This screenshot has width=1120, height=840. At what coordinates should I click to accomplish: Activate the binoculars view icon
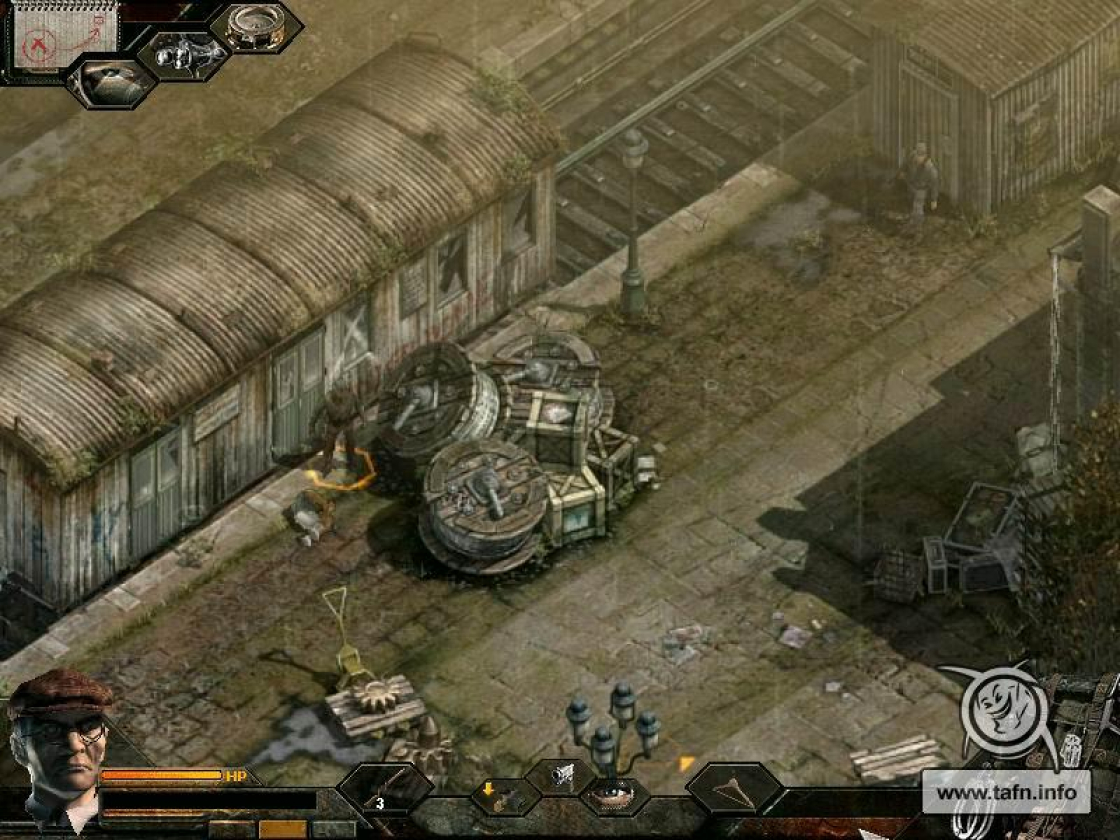click(x=183, y=54)
